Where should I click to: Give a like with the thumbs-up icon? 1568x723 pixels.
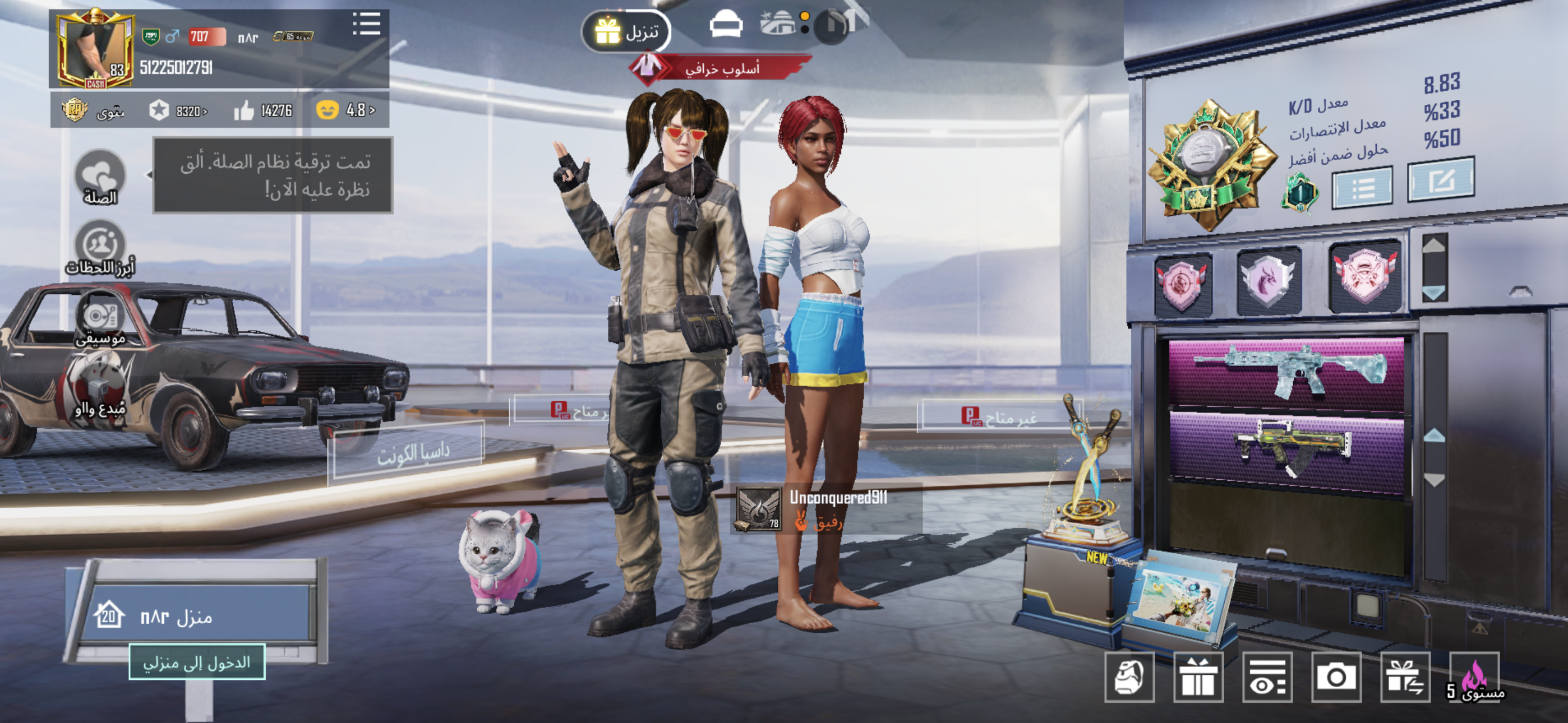[244, 111]
